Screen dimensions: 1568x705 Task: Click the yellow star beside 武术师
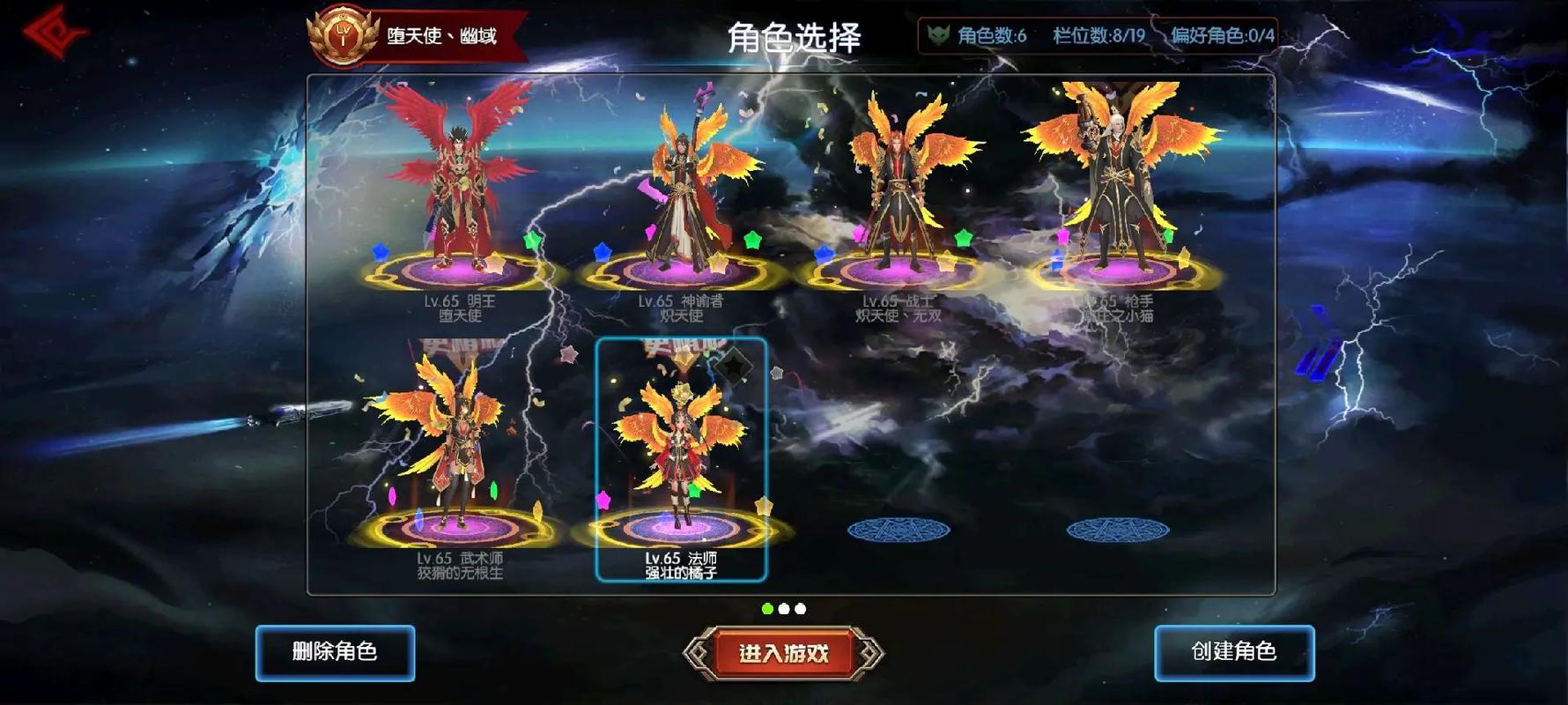[538, 508]
